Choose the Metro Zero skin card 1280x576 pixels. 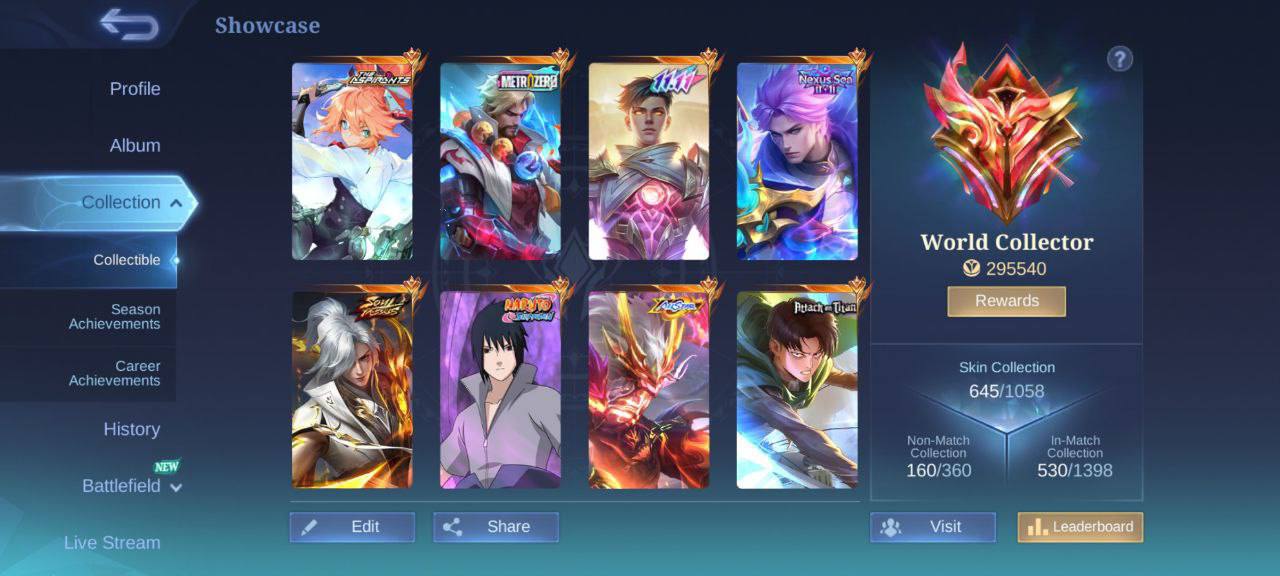(x=500, y=161)
